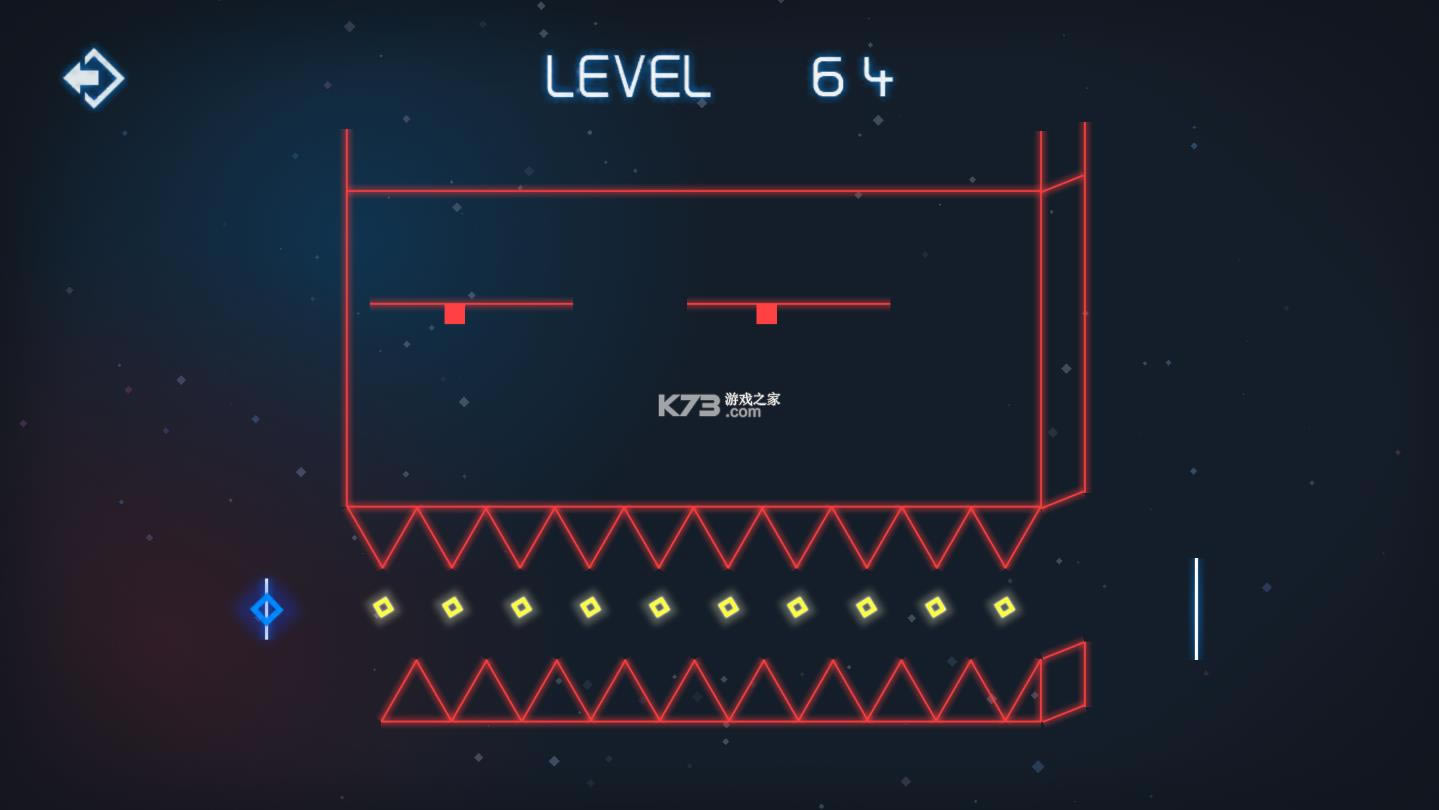
Task: Click the third yellow diamond from the right
Action: tap(866, 606)
